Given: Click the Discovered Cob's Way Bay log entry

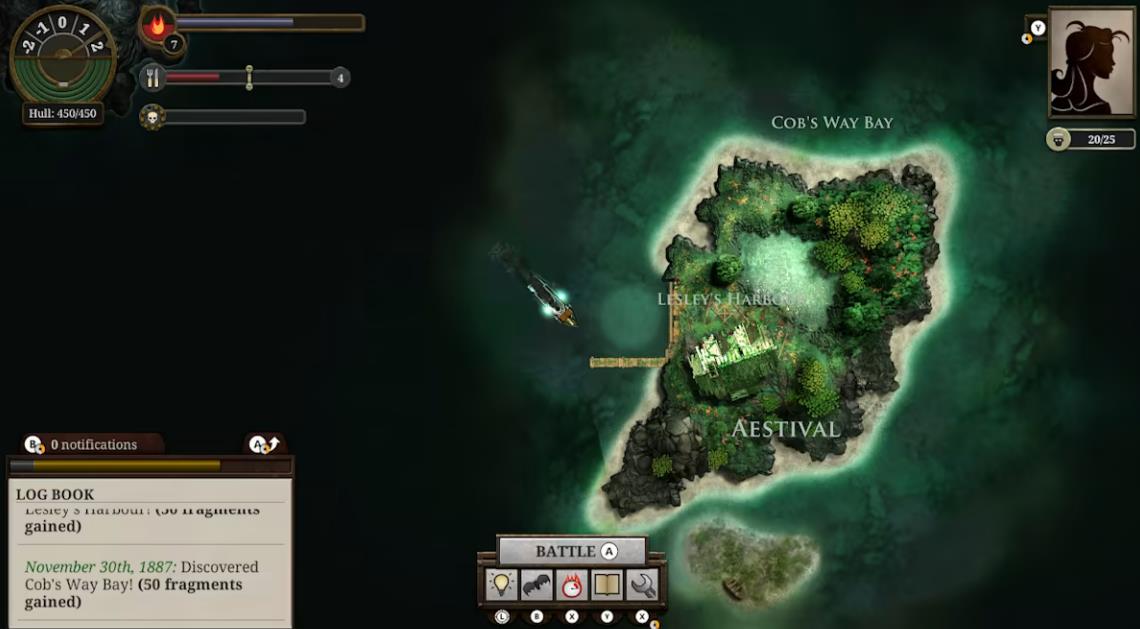Looking at the screenshot, I should pyautogui.click(x=150, y=584).
